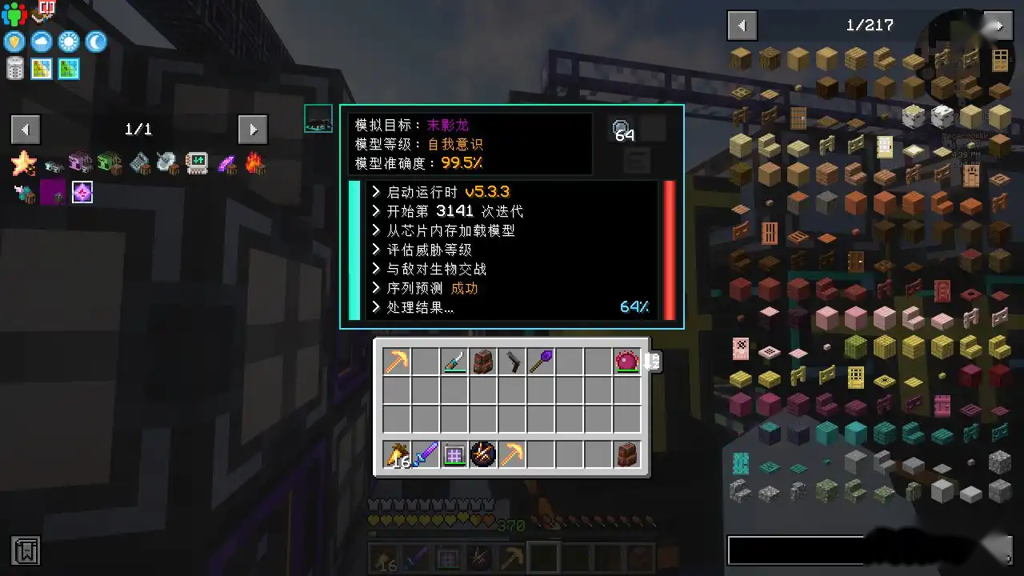Click the sort inventory button

652,361
